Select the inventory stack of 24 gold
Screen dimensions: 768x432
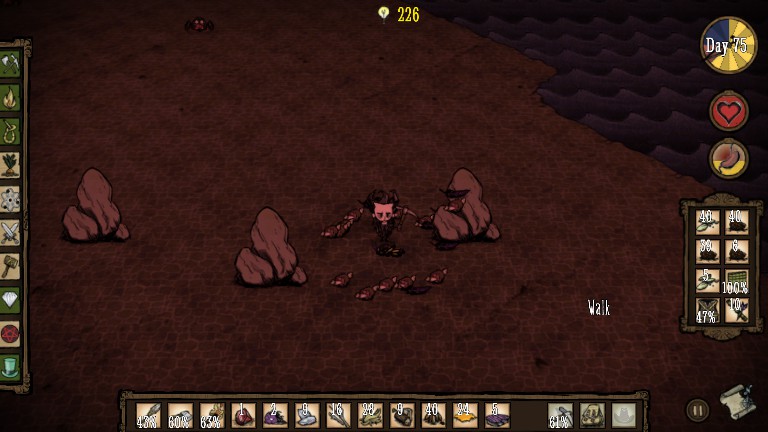464,415
